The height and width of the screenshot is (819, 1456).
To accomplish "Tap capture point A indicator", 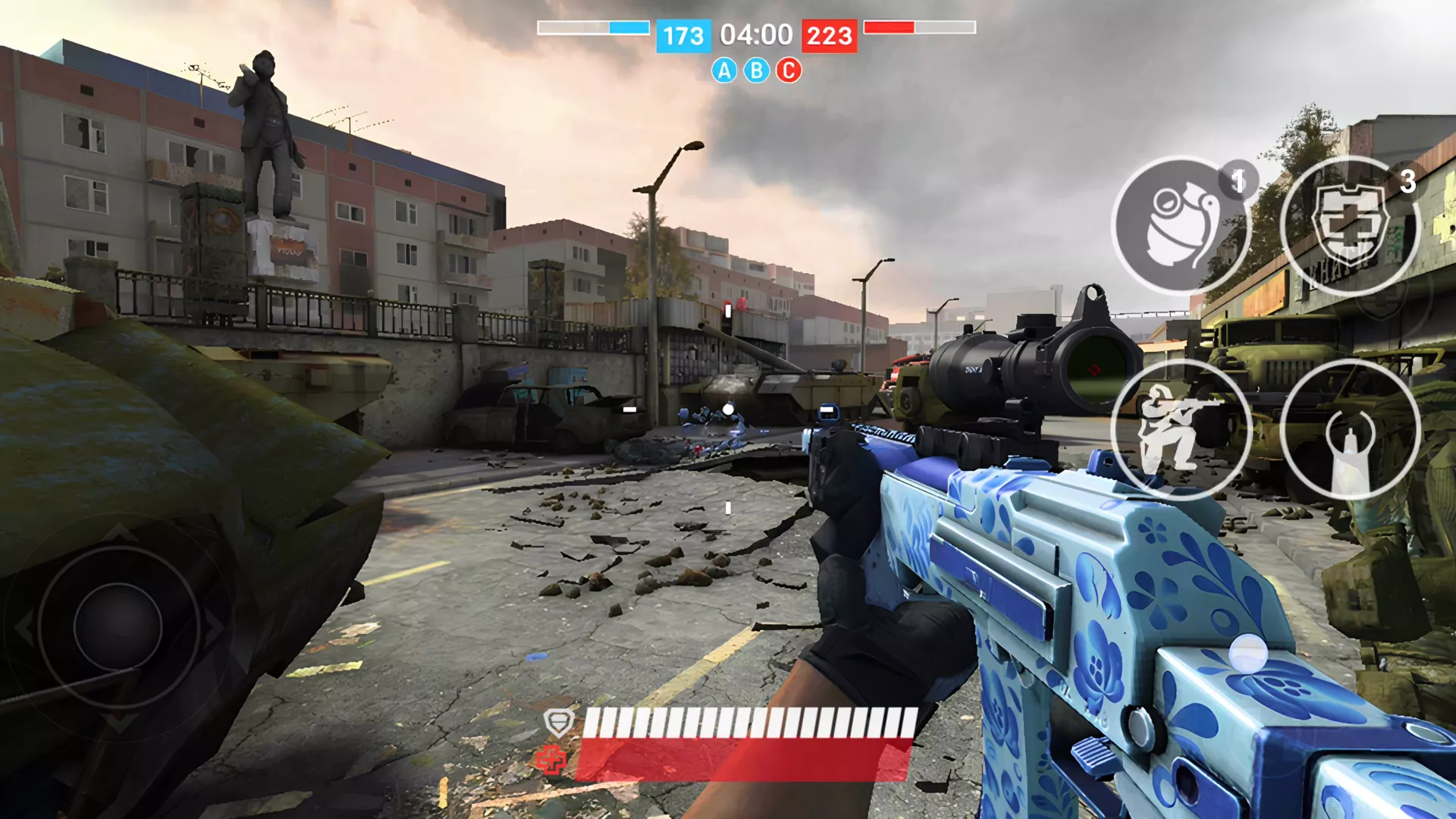I will click(x=724, y=71).
